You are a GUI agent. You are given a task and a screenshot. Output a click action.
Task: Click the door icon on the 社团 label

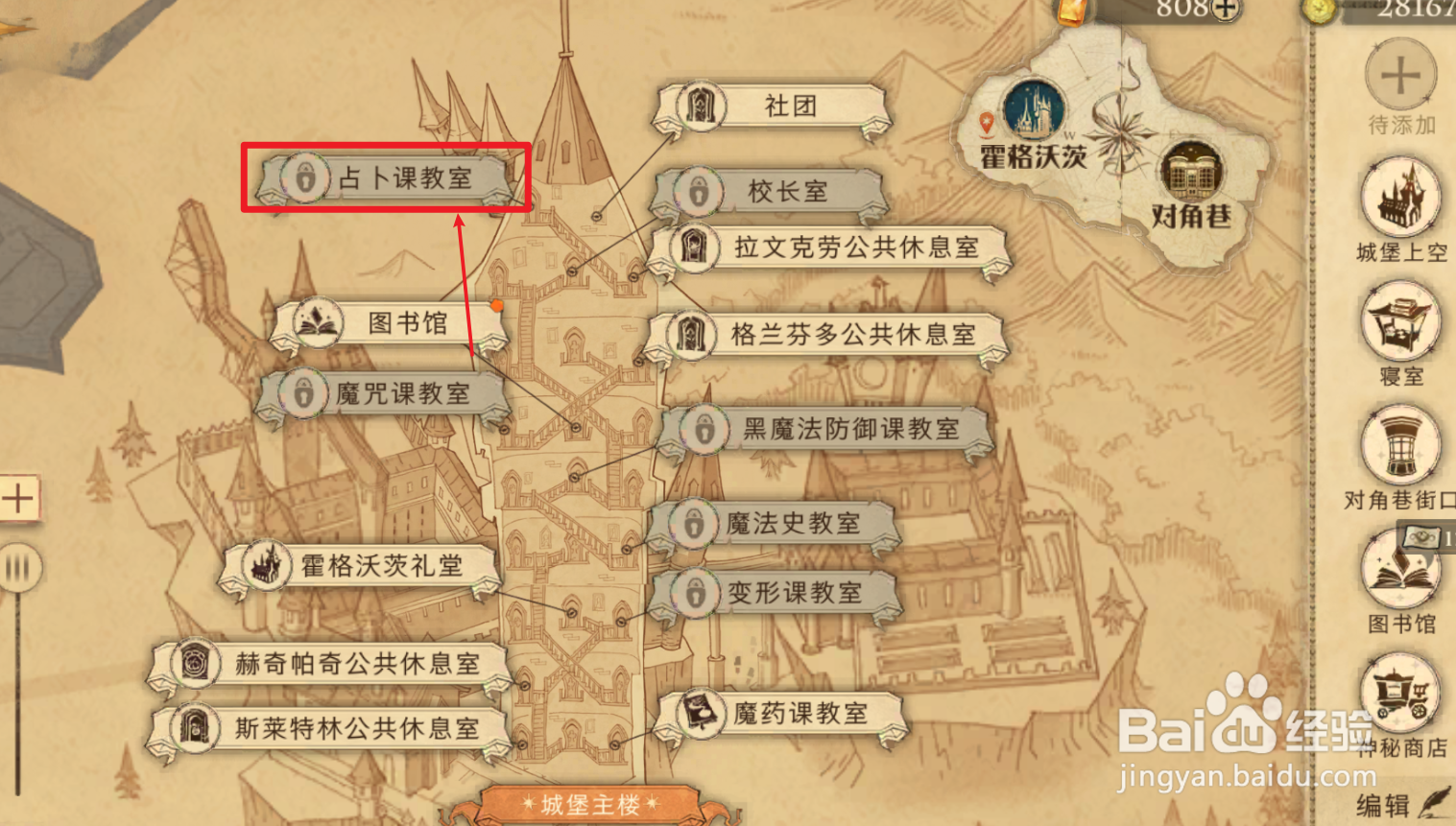coord(701,106)
